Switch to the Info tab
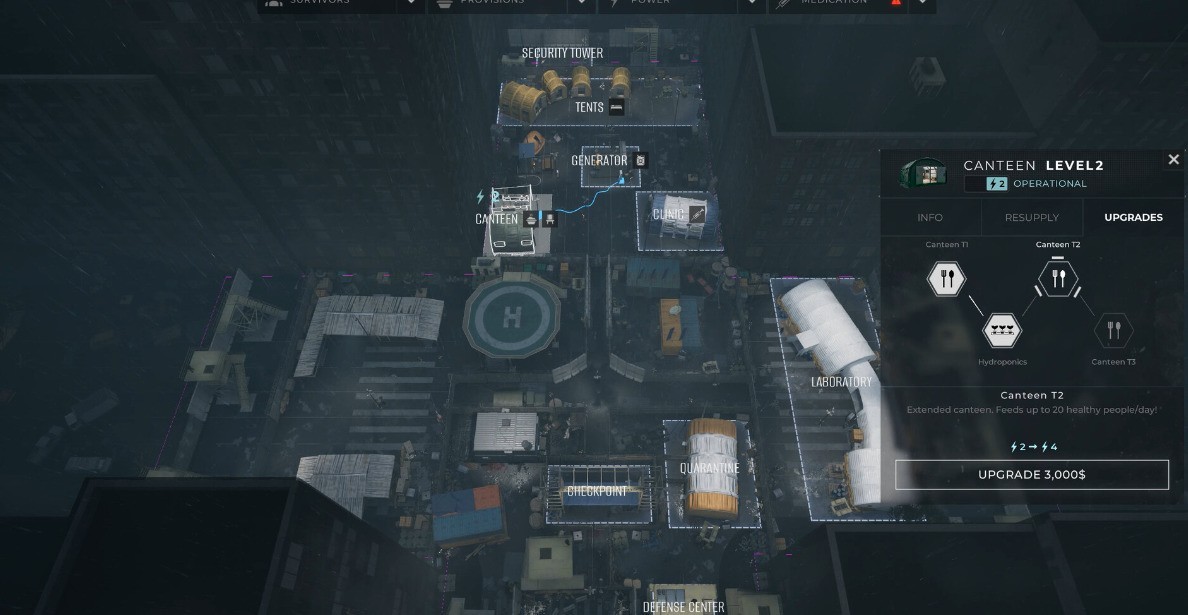 pyautogui.click(x=930, y=217)
